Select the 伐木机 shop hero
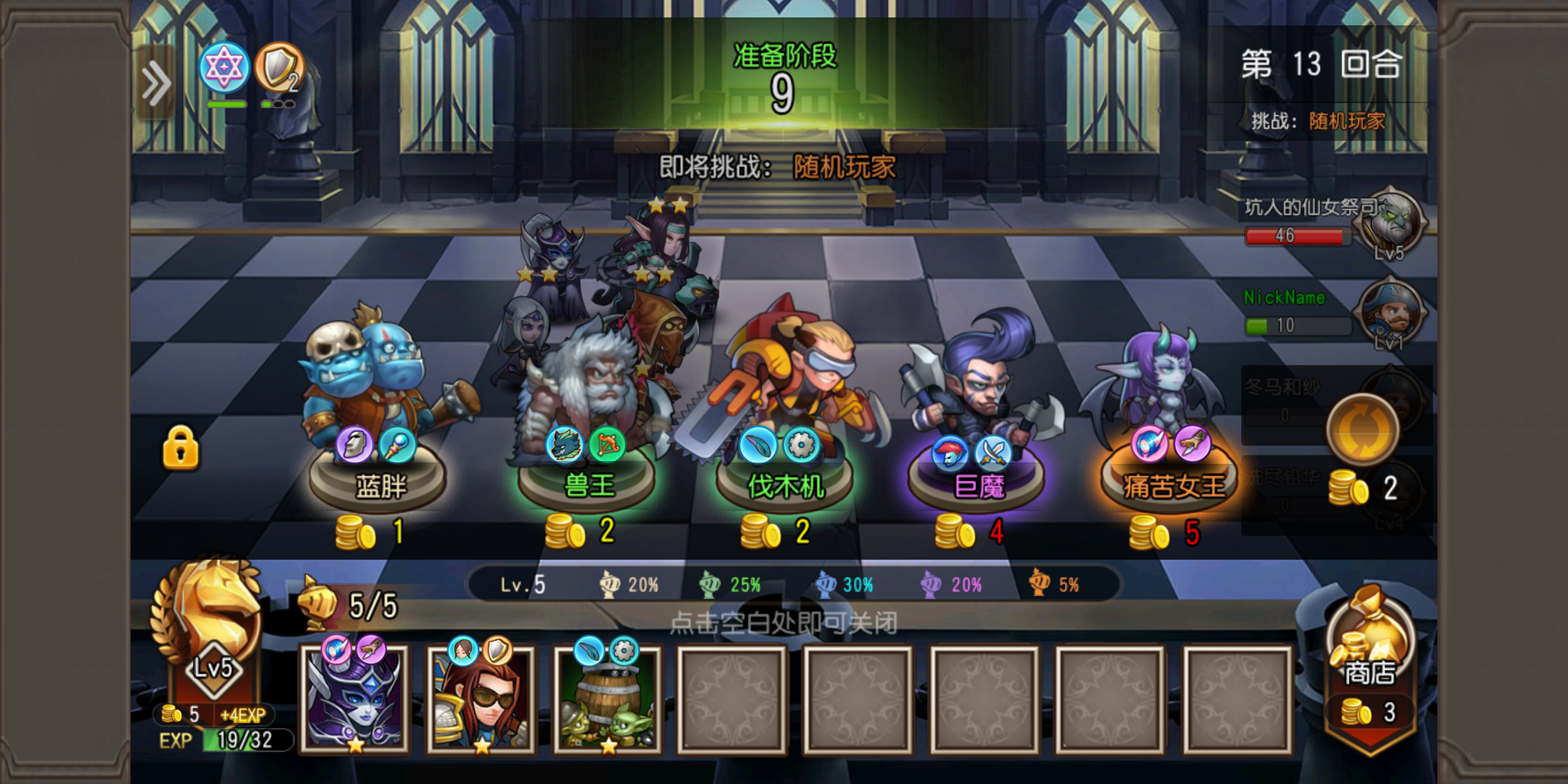The width and height of the screenshot is (1568, 784). pos(784,429)
